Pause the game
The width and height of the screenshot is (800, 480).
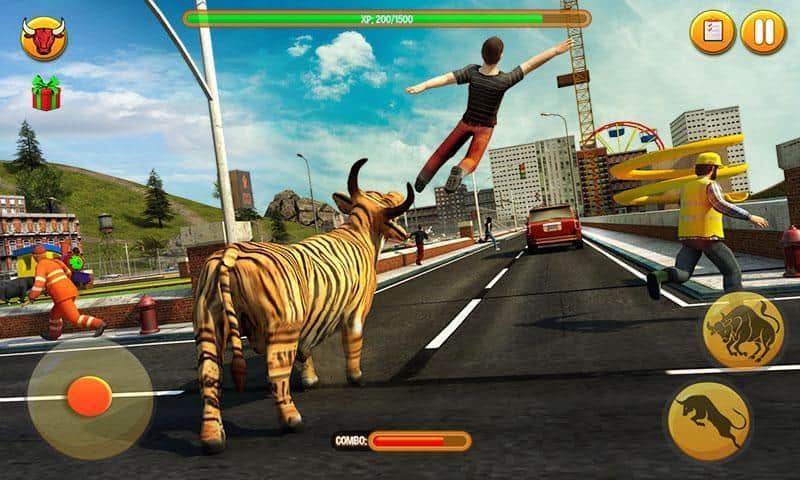[763, 32]
